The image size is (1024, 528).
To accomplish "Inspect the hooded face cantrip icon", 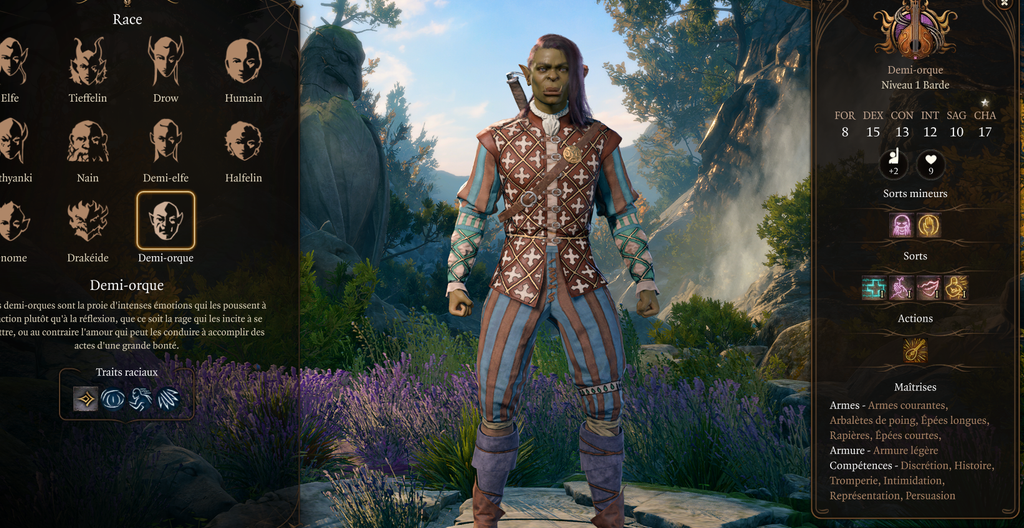I will [x=902, y=225].
